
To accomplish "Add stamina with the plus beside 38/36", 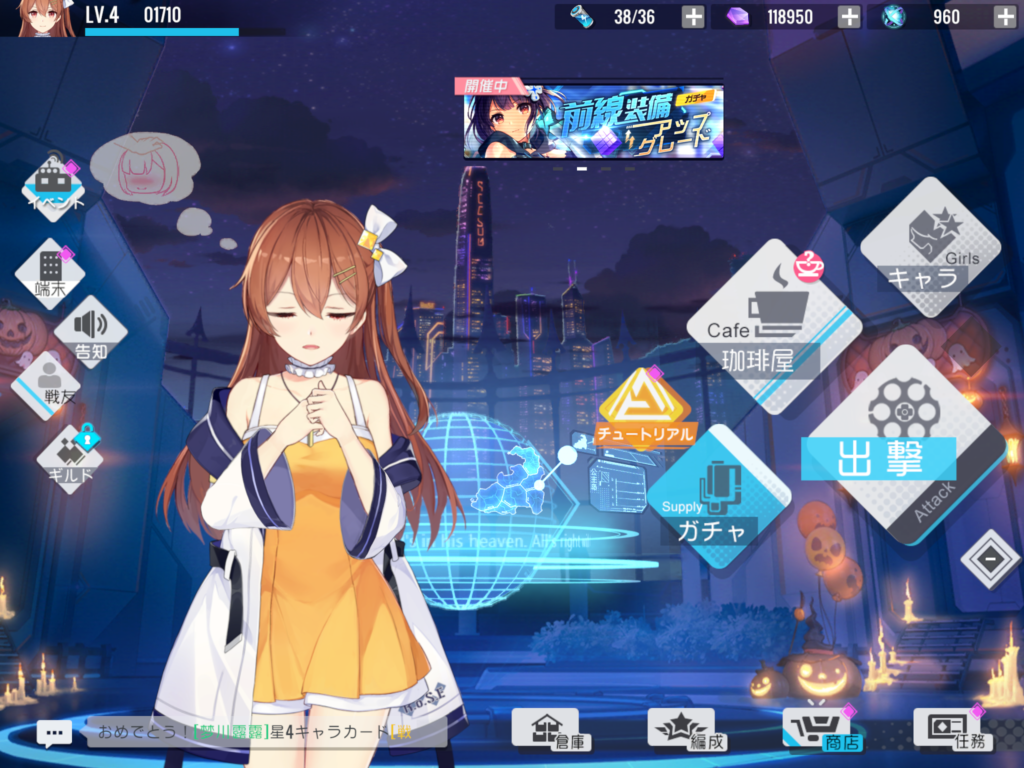I will pyautogui.click(x=692, y=16).
